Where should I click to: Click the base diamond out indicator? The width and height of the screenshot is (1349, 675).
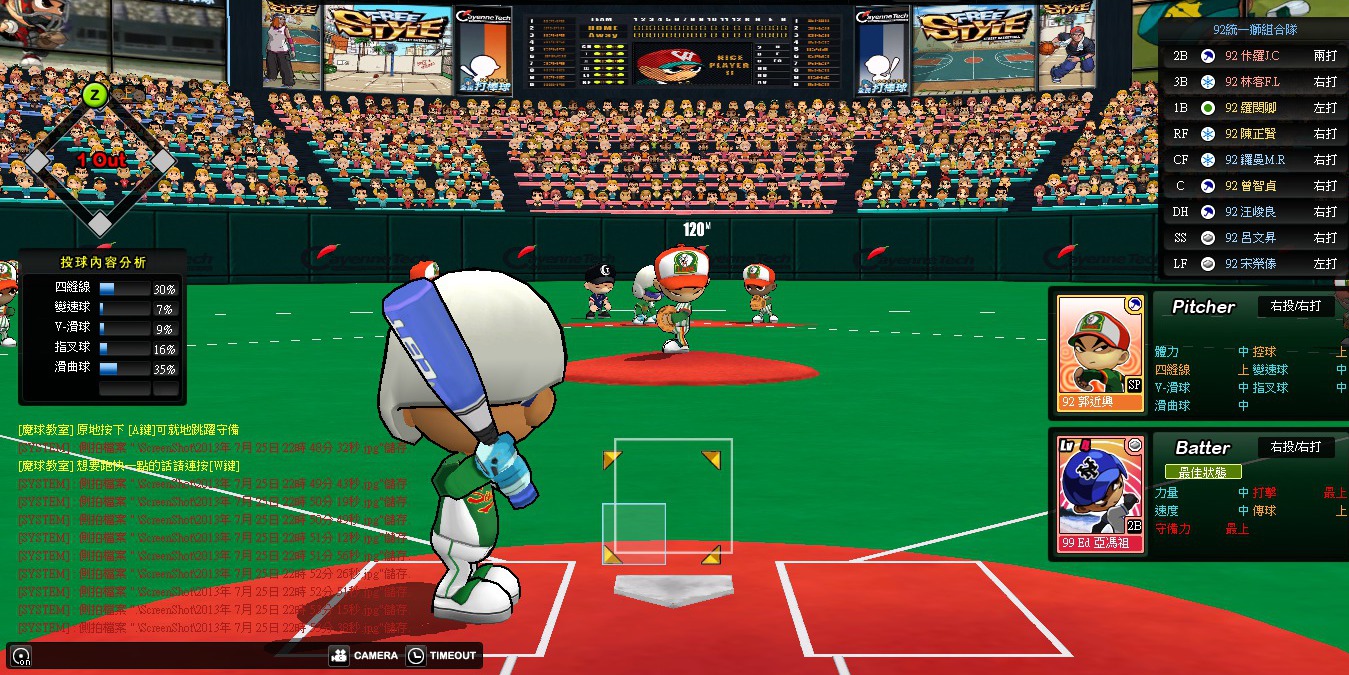click(x=99, y=160)
